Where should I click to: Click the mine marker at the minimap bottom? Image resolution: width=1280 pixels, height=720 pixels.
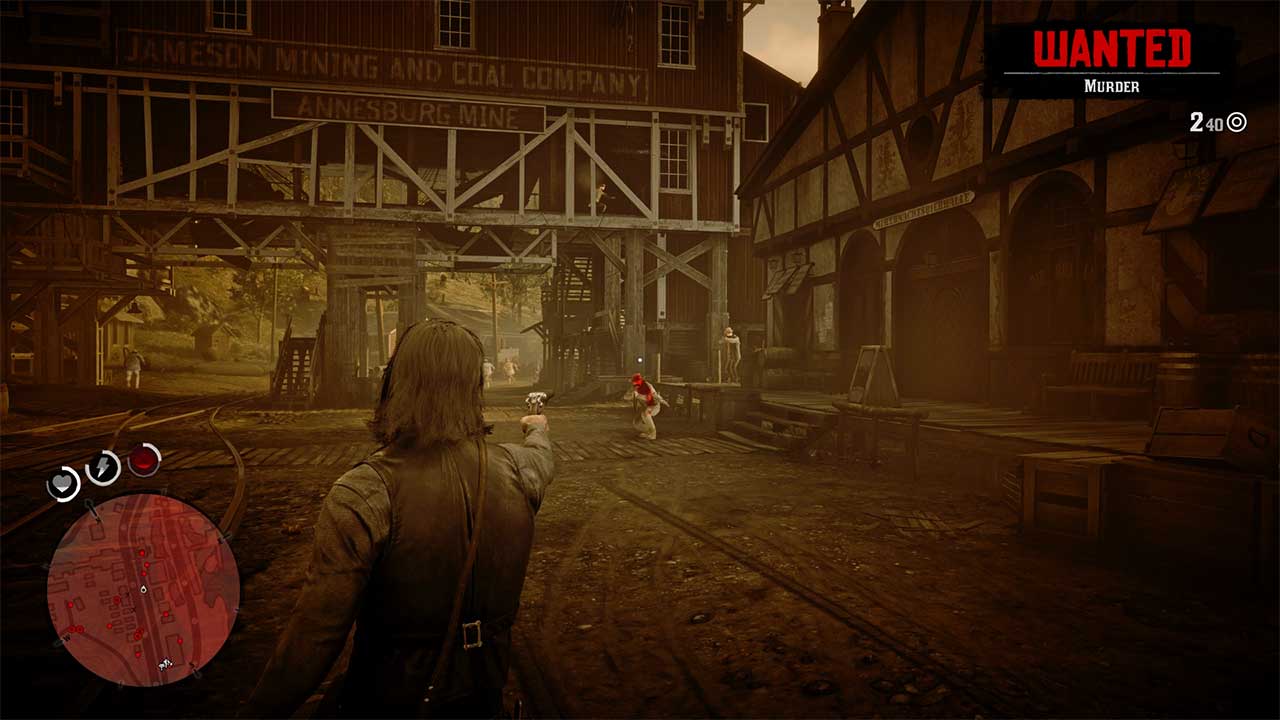164,664
